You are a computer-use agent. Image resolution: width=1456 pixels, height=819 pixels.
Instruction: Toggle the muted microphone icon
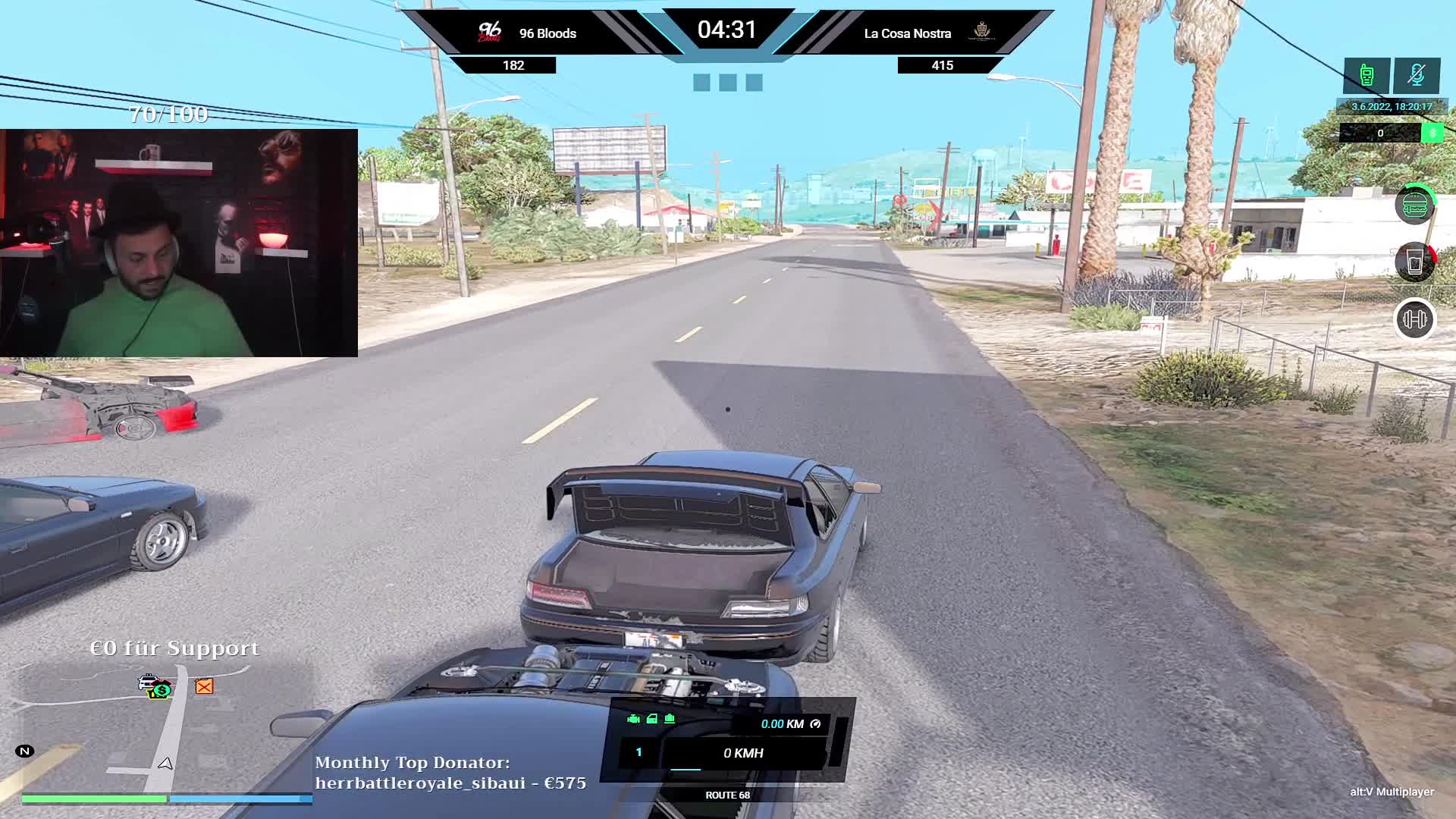(1416, 75)
